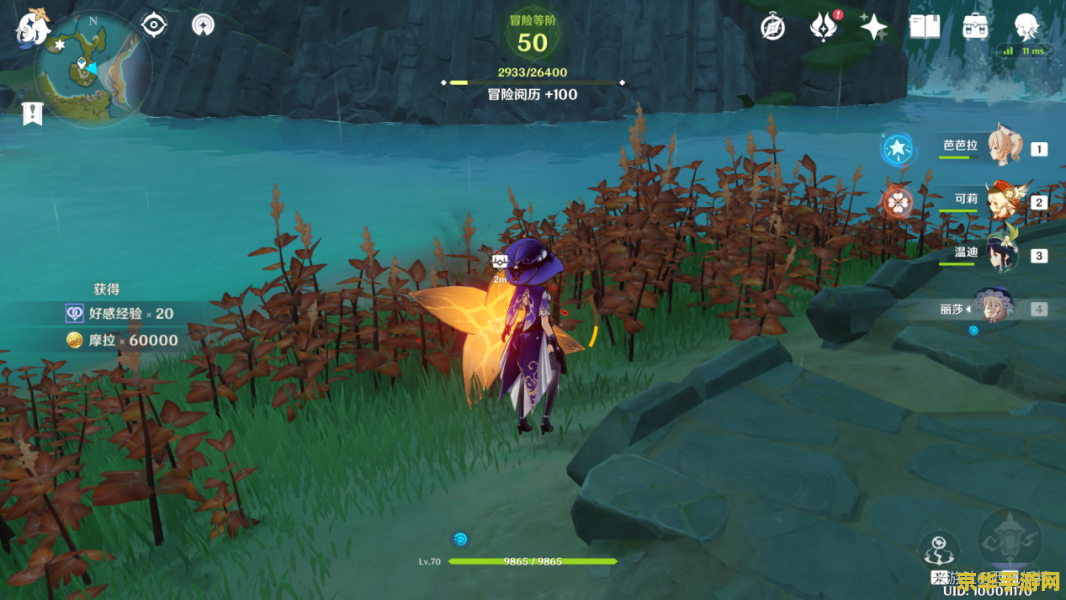Switch to party member 芭芭拉
The height and width of the screenshot is (600, 1066).
[x=1006, y=148]
